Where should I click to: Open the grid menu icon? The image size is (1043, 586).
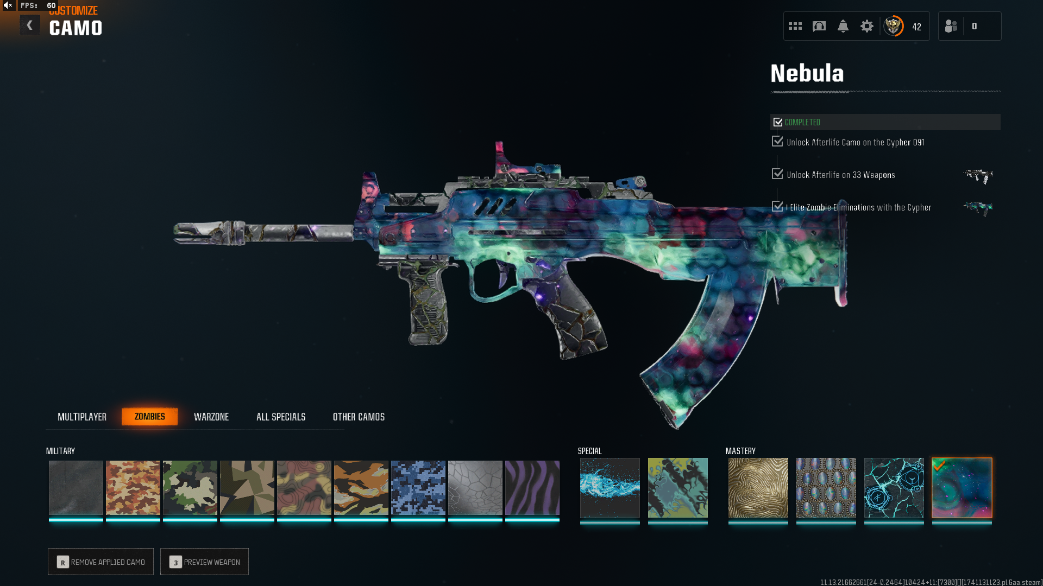click(x=796, y=26)
